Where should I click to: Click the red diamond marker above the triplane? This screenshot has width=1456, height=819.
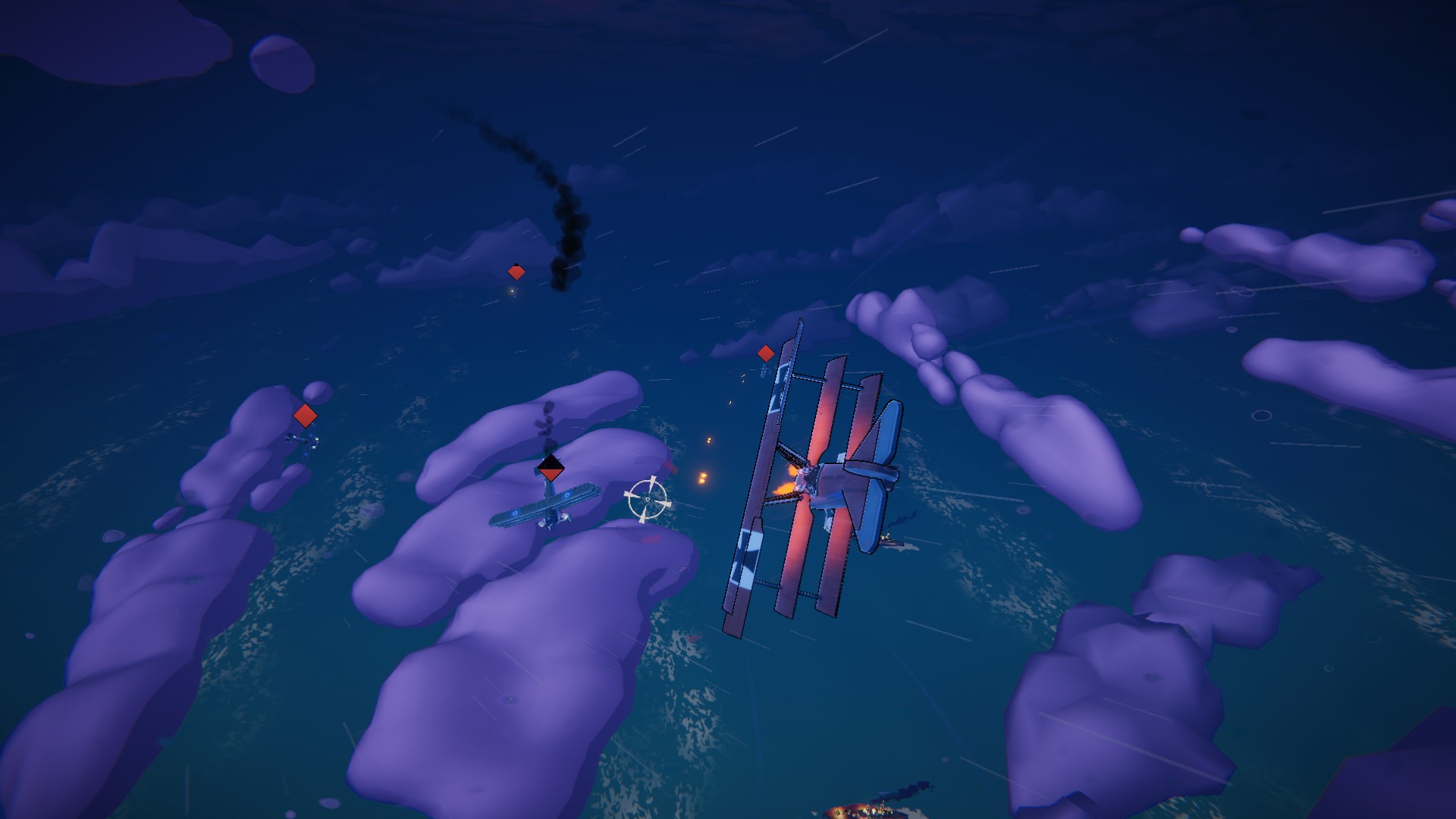point(766,353)
